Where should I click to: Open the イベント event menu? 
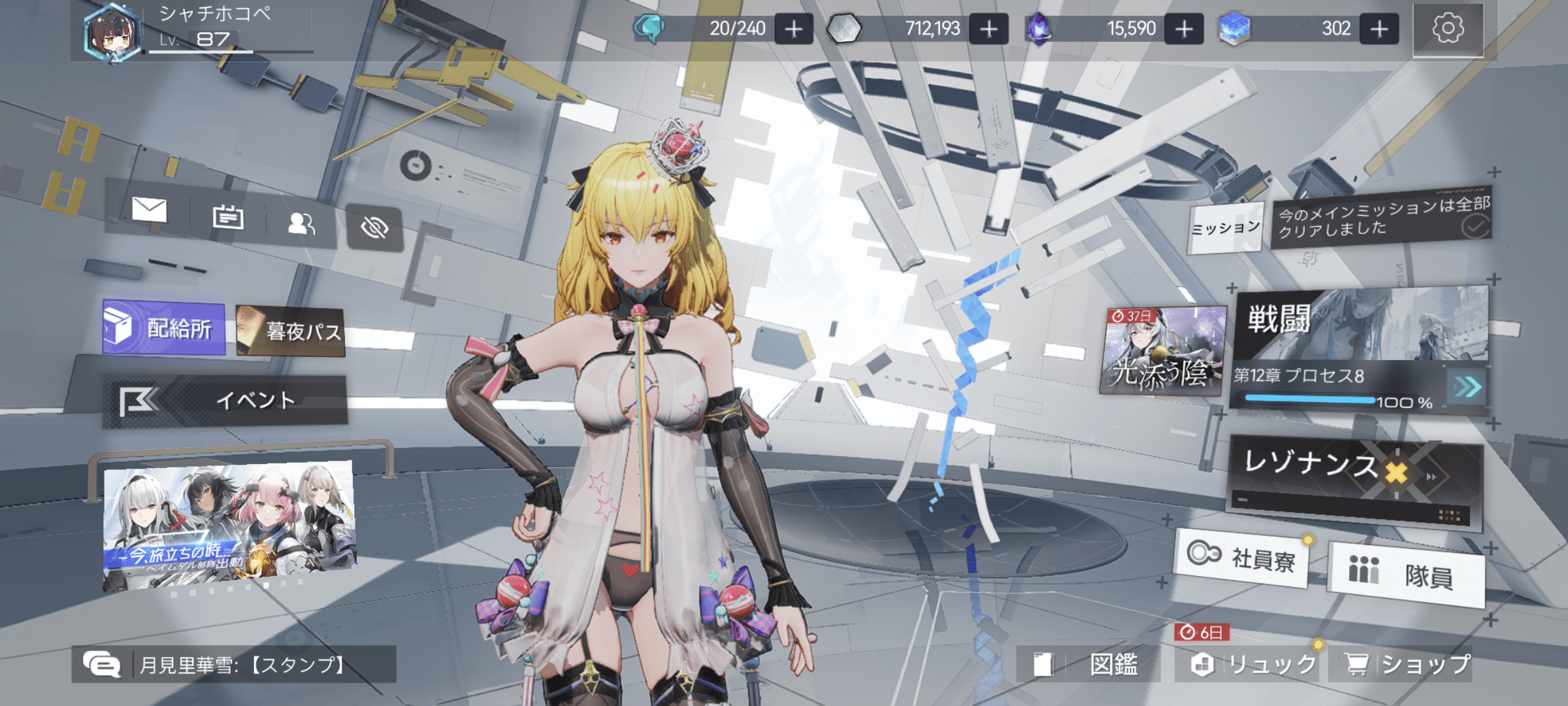(225, 400)
